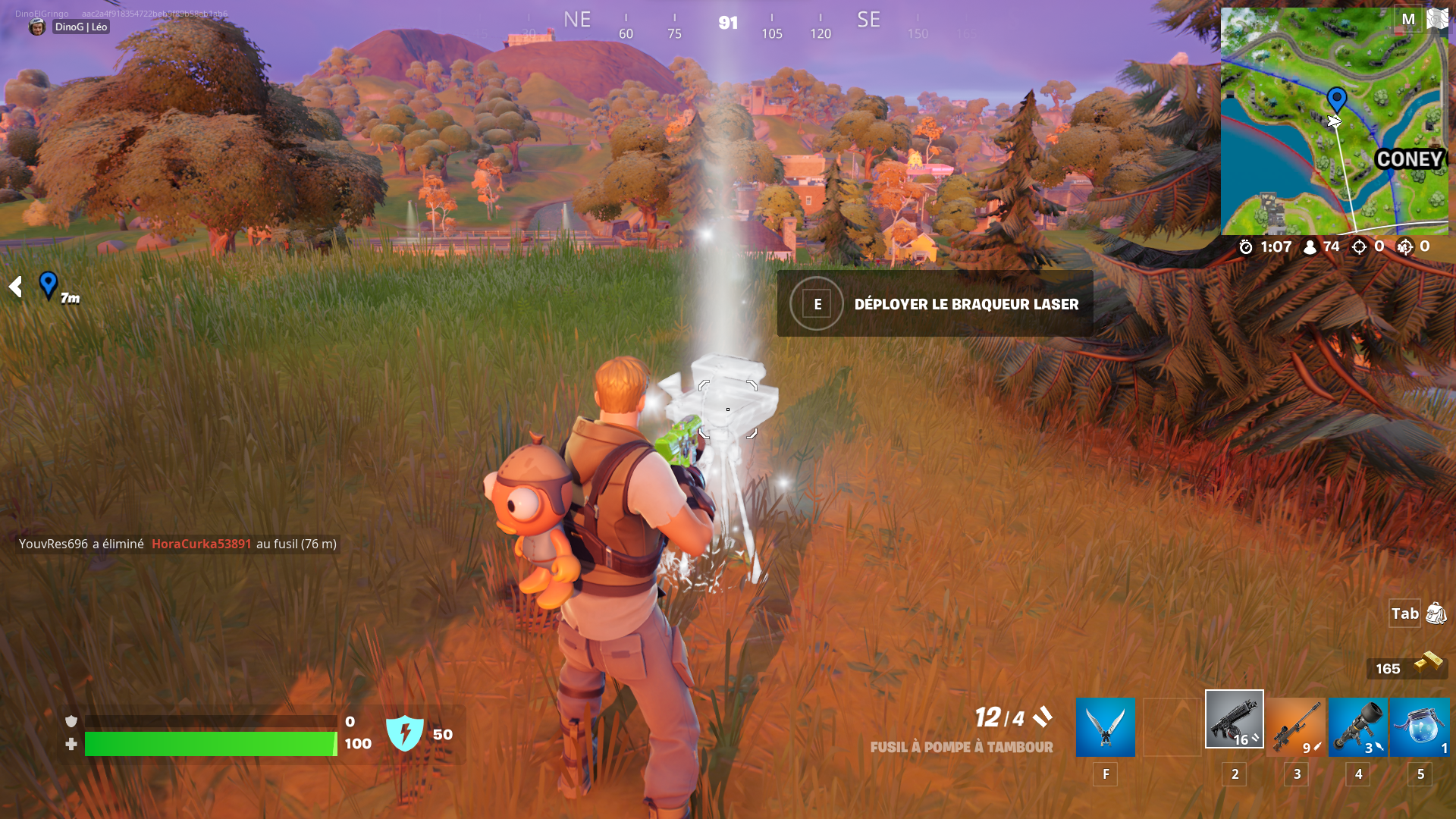Click the blue shield lightning icon
1456x819 pixels.
[x=407, y=733]
